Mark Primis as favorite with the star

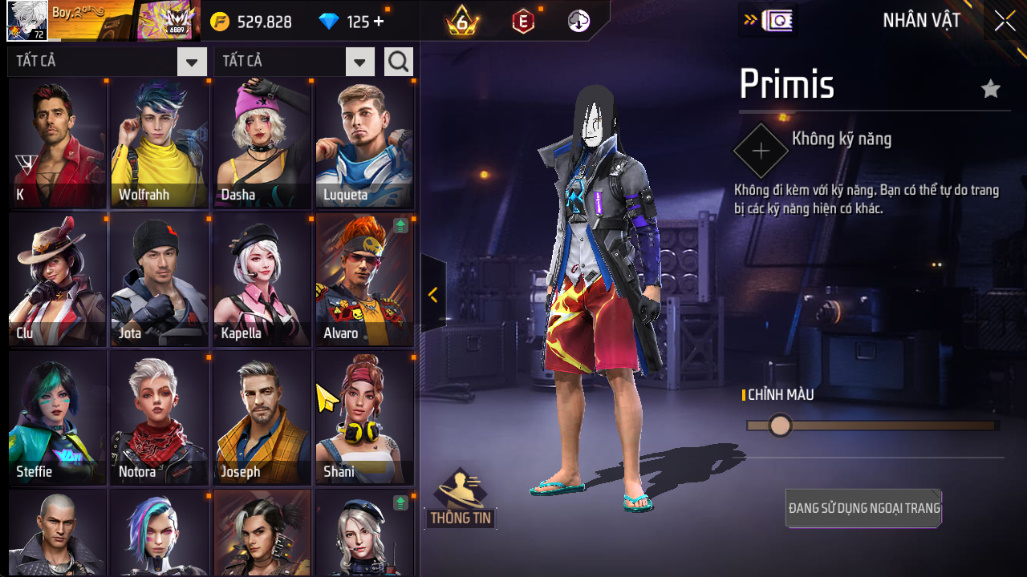(x=990, y=90)
